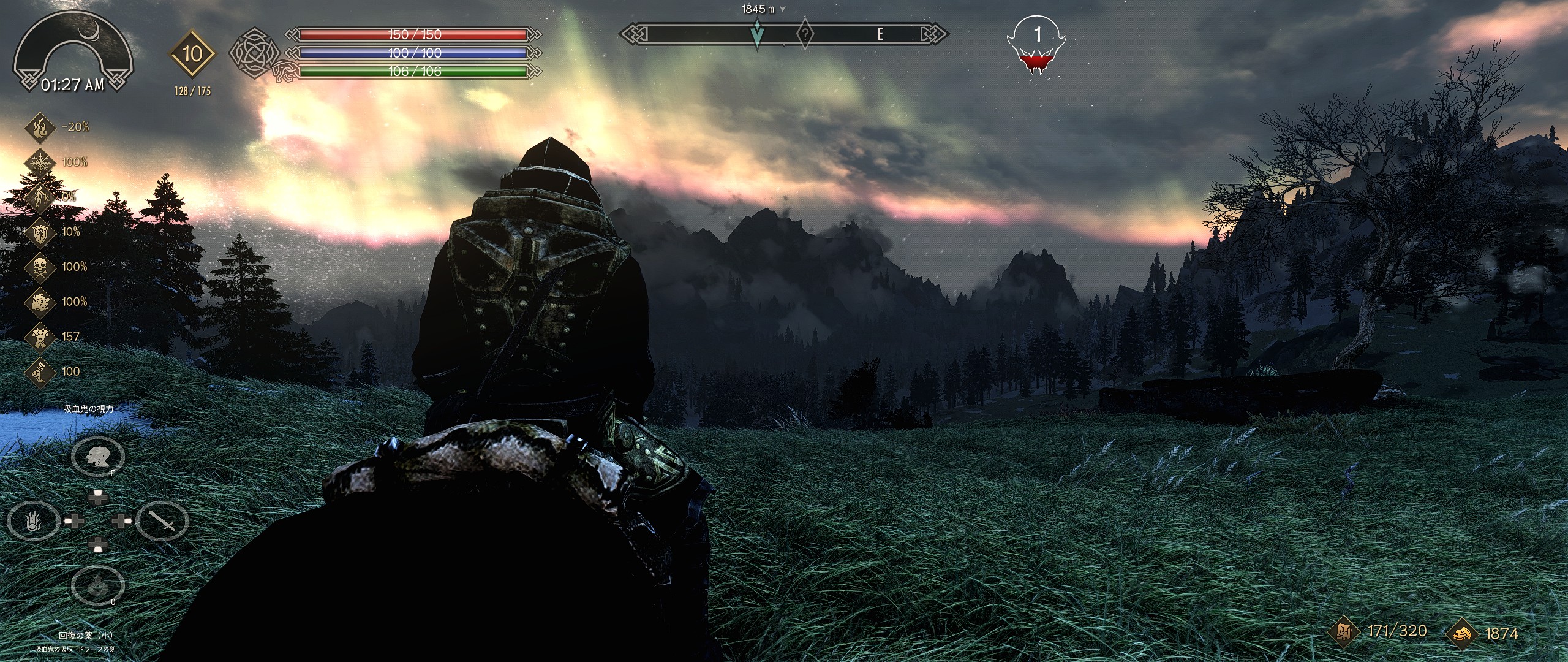This screenshot has width=1568, height=662.
Task: Select the fire resistance flame icon
Action: click(40, 127)
